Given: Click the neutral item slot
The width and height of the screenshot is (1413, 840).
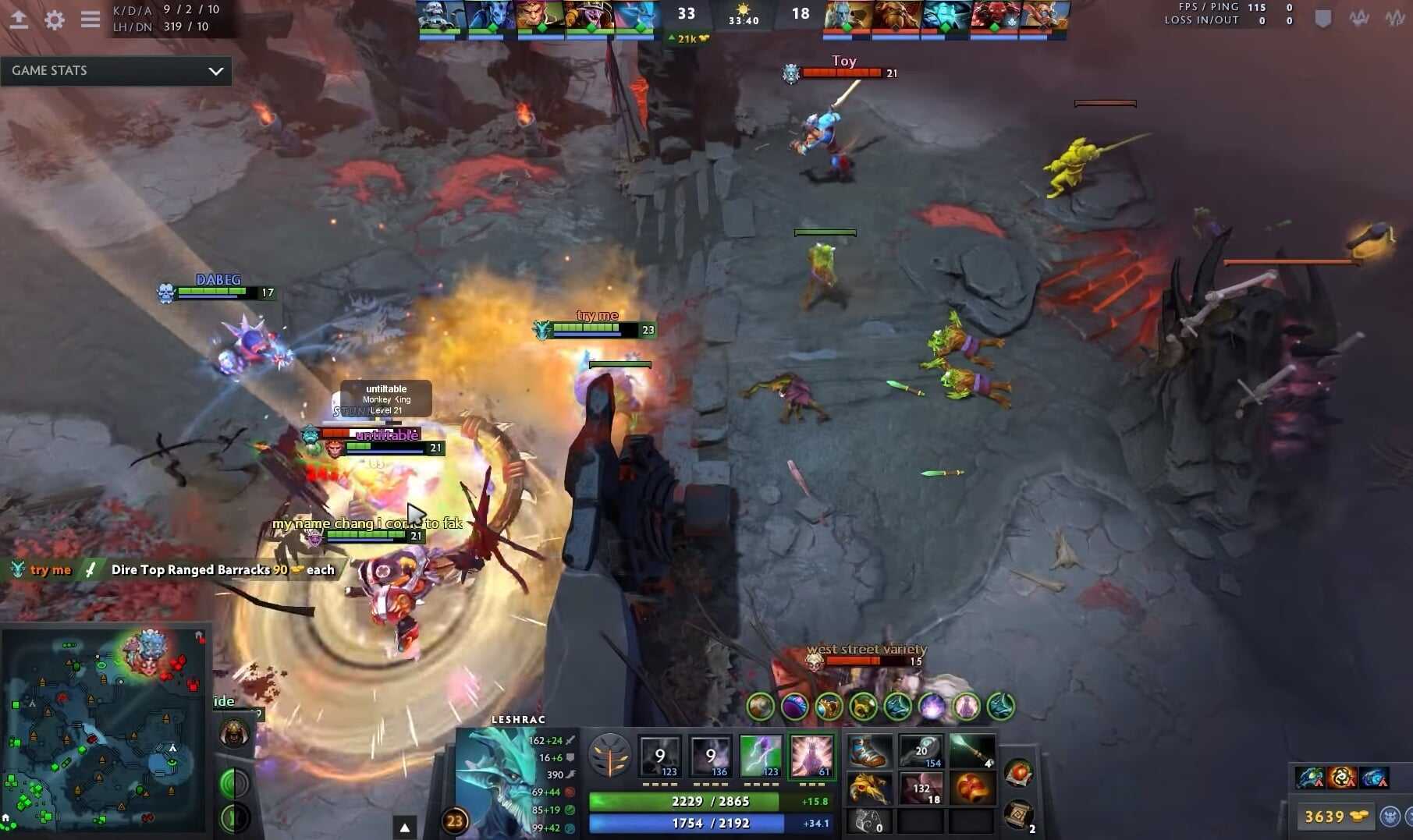Looking at the screenshot, I should [1019, 773].
